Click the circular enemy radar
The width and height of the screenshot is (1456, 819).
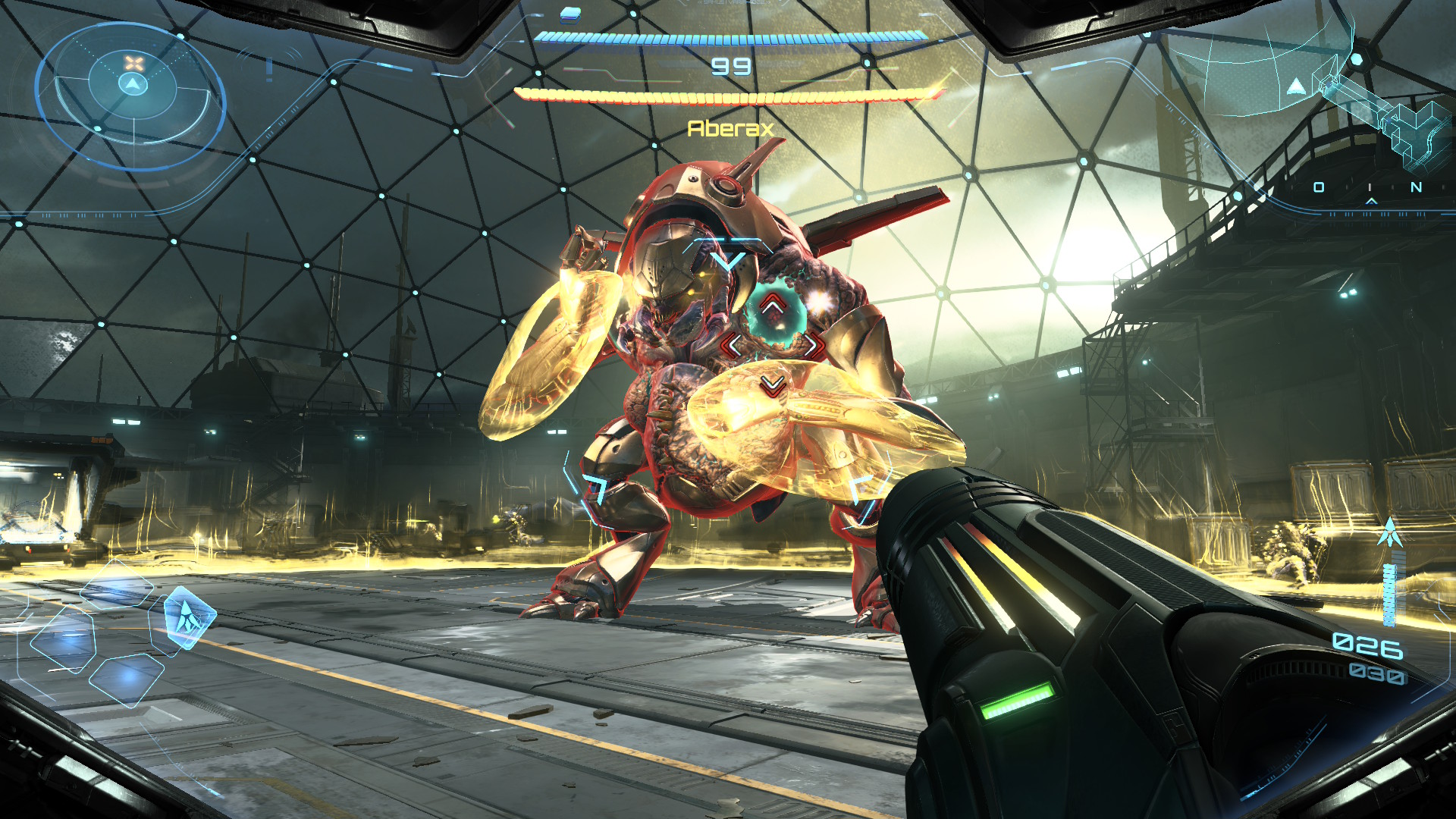coord(133,94)
